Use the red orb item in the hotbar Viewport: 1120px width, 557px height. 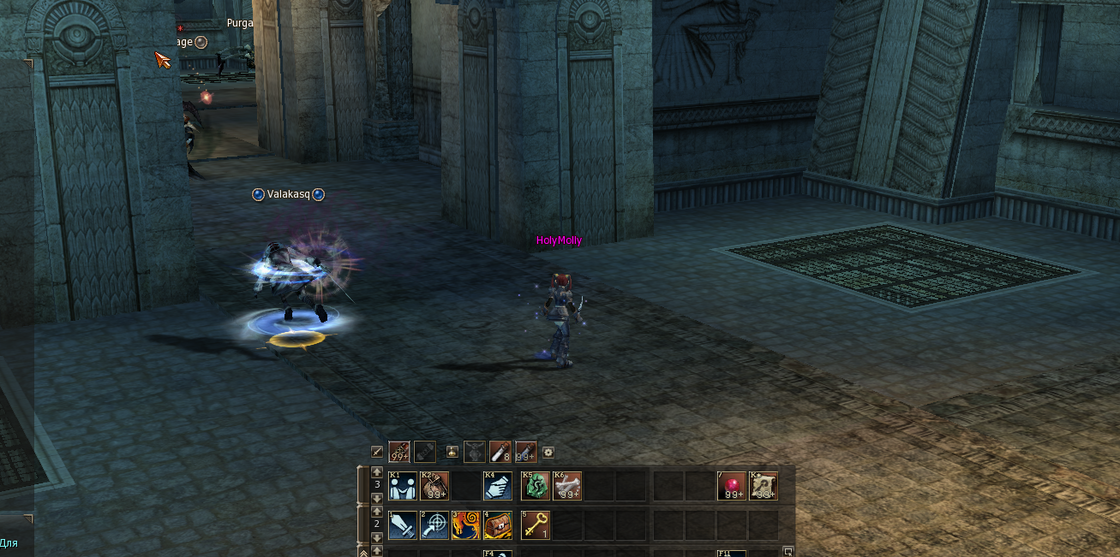pyautogui.click(x=732, y=487)
